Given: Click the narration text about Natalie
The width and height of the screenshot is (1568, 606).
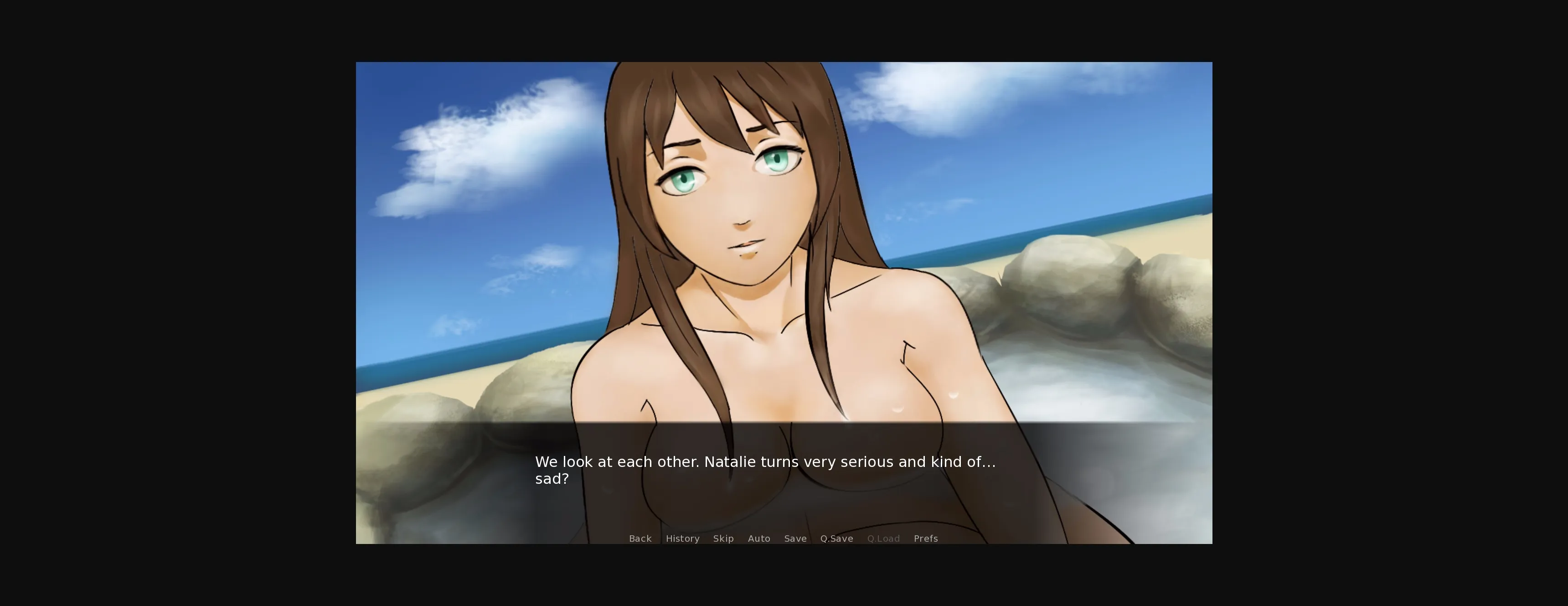Looking at the screenshot, I should [764, 461].
